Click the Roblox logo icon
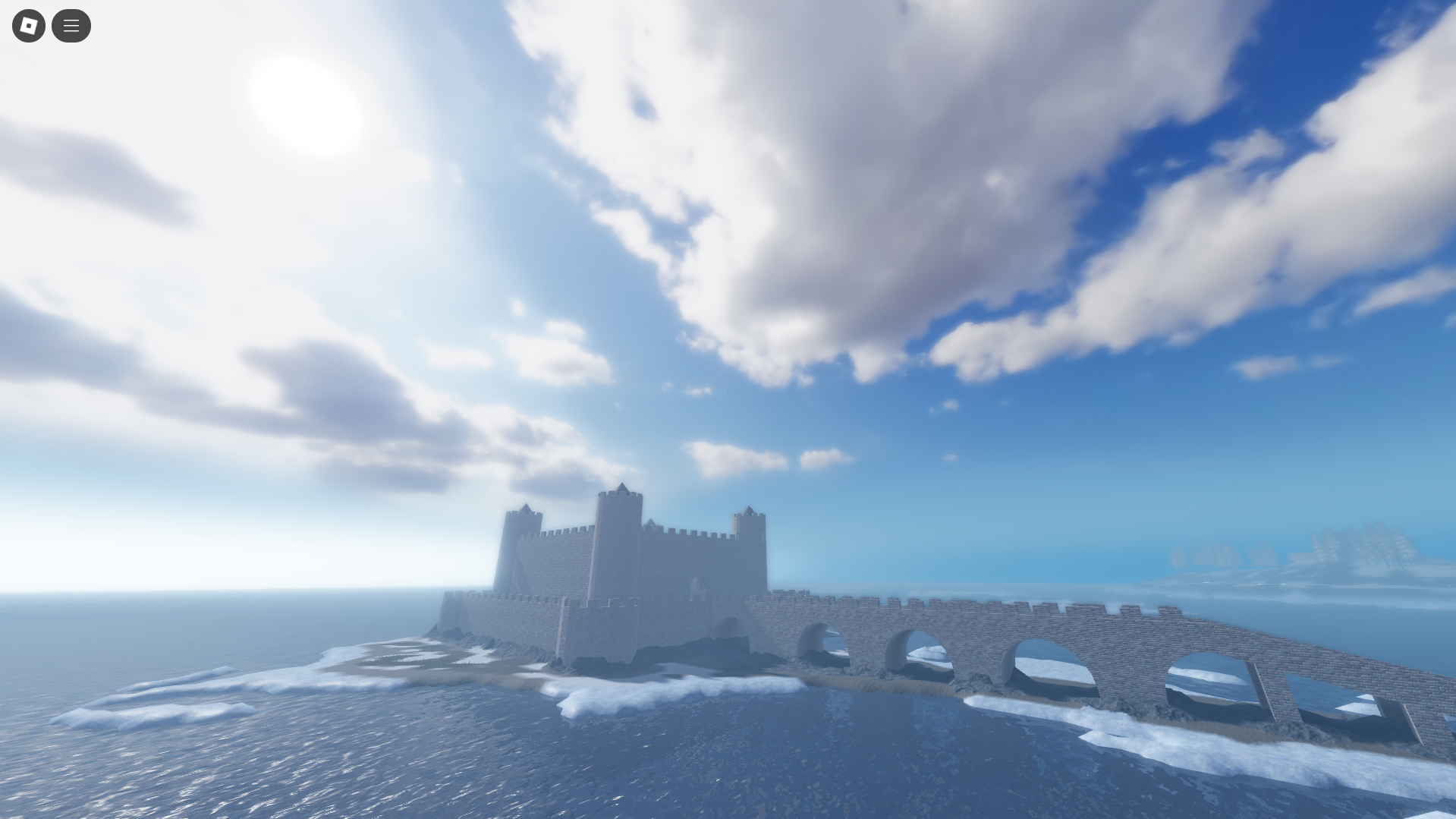Screen dimensions: 1456x819 point(28,25)
